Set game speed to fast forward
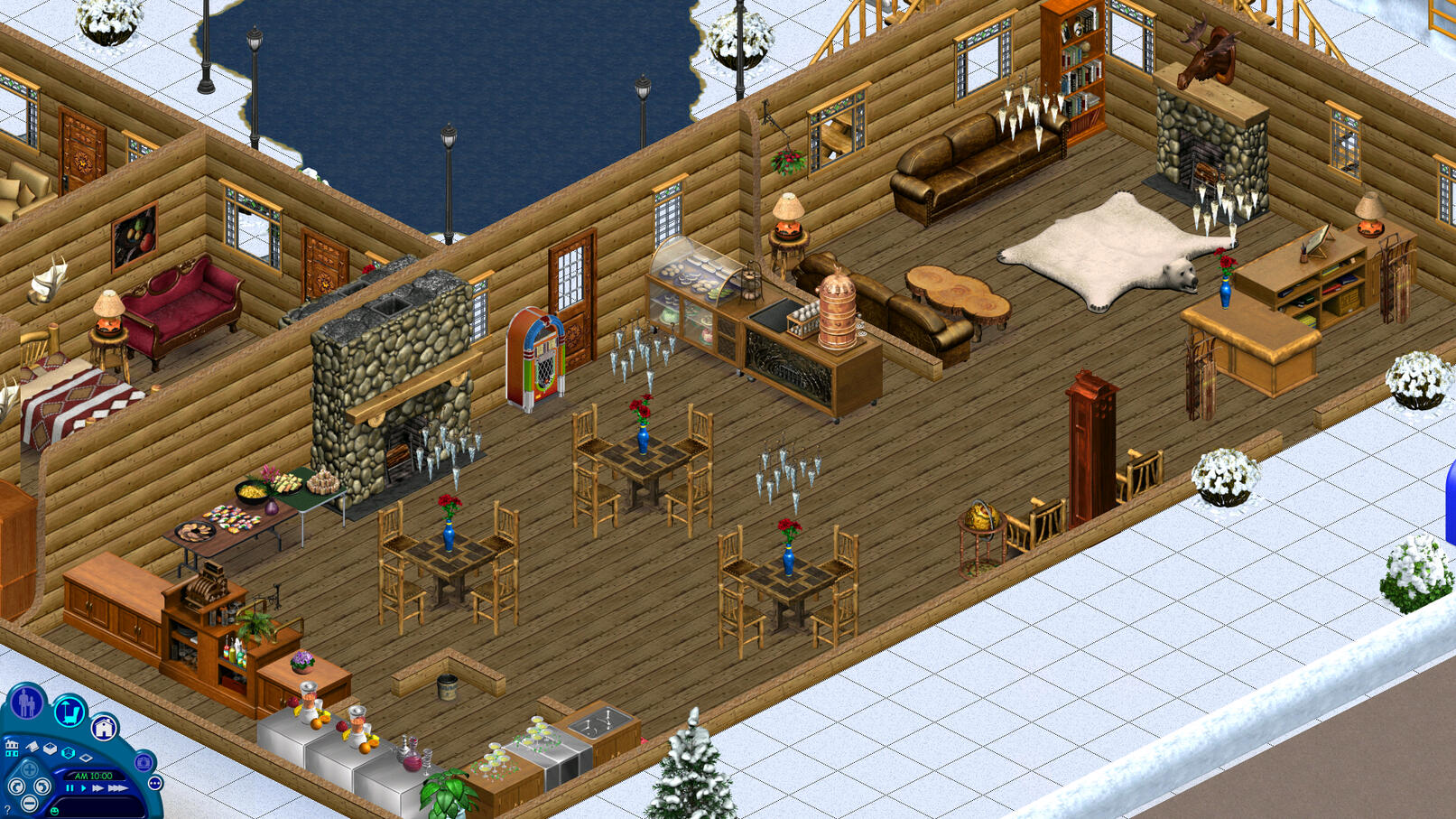Viewport: 1456px width, 819px height. 98,788
